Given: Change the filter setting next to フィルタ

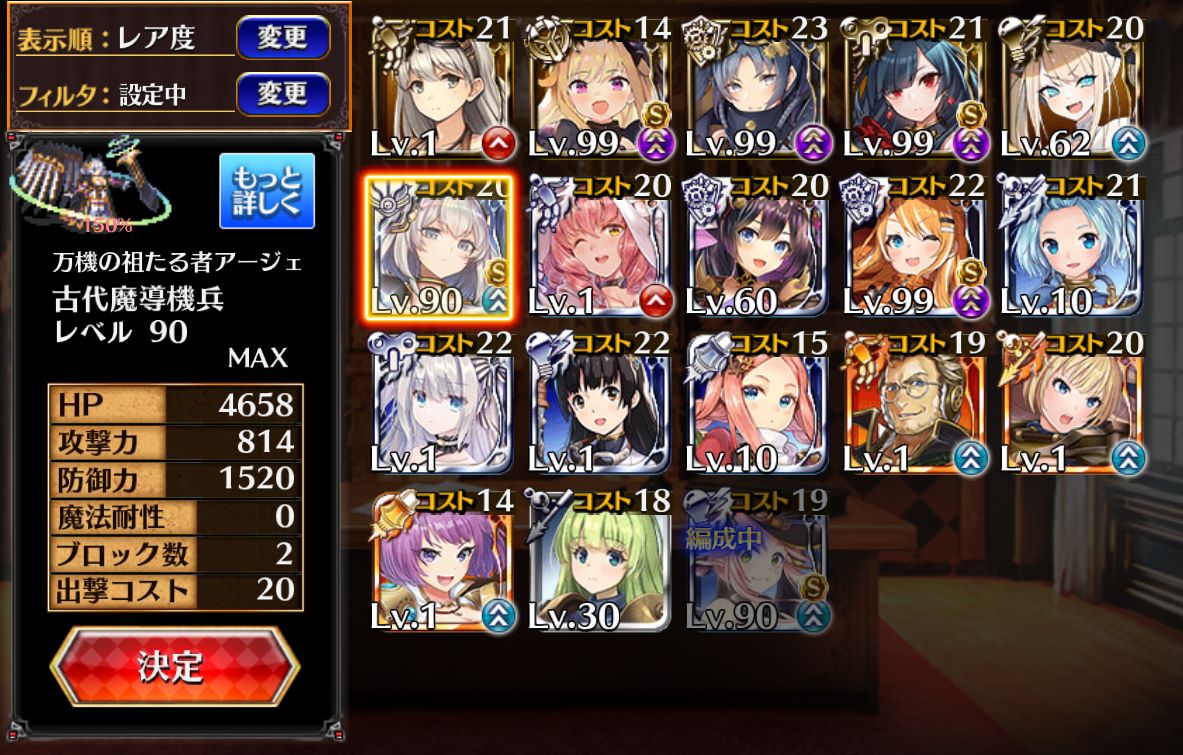Looking at the screenshot, I should click(282, 94).
